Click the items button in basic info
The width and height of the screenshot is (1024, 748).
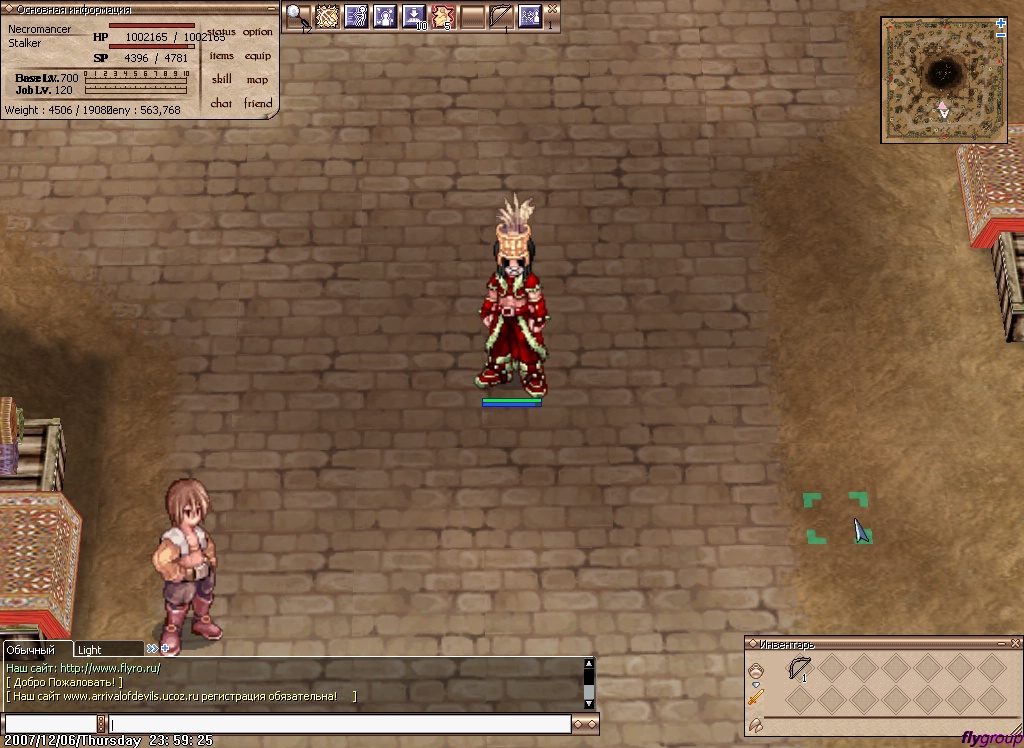point(221,56)
